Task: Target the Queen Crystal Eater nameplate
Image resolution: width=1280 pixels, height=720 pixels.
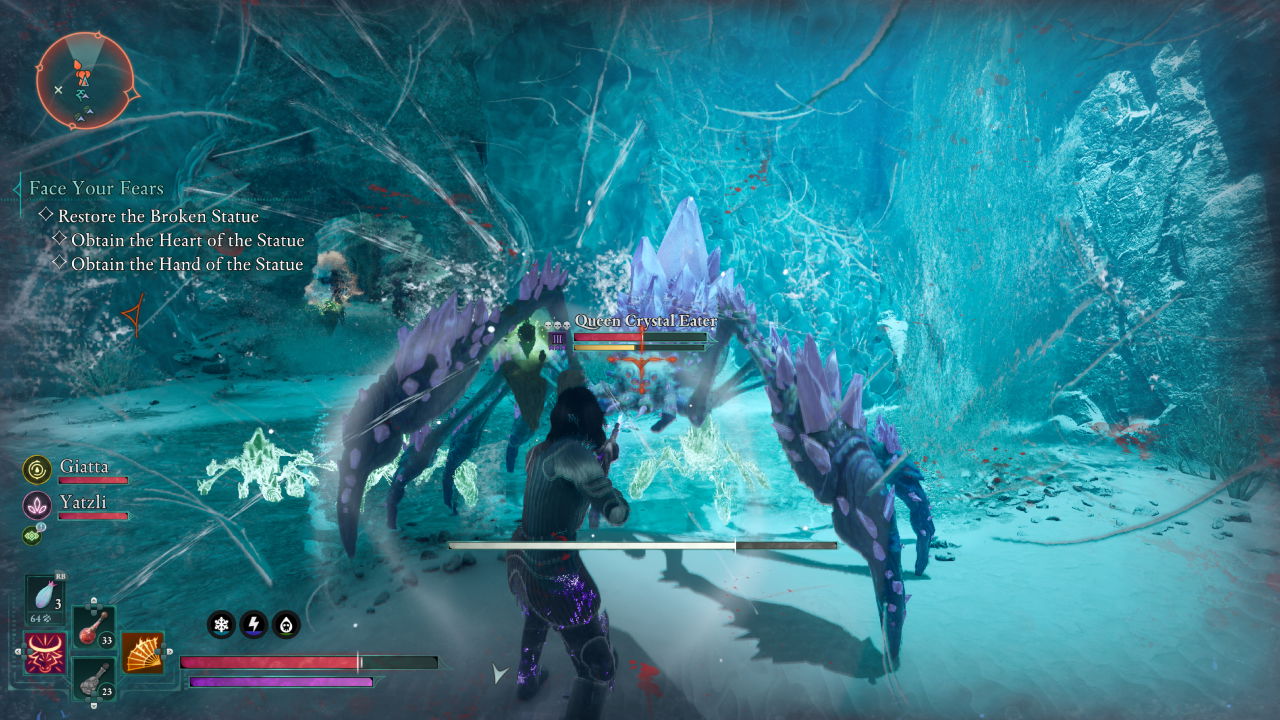Action: point(645,321)
